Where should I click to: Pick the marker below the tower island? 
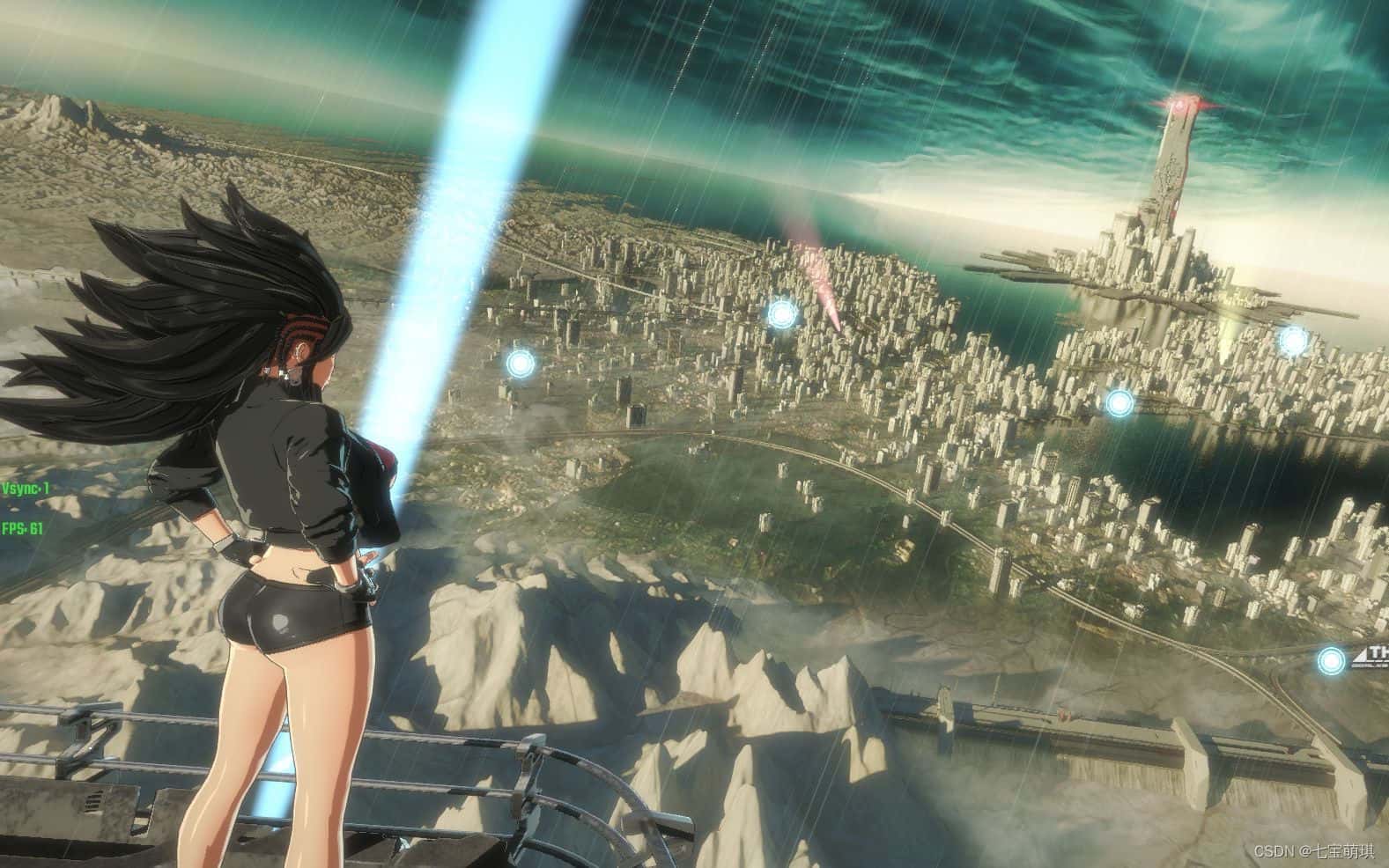[x=1119, y=403]
